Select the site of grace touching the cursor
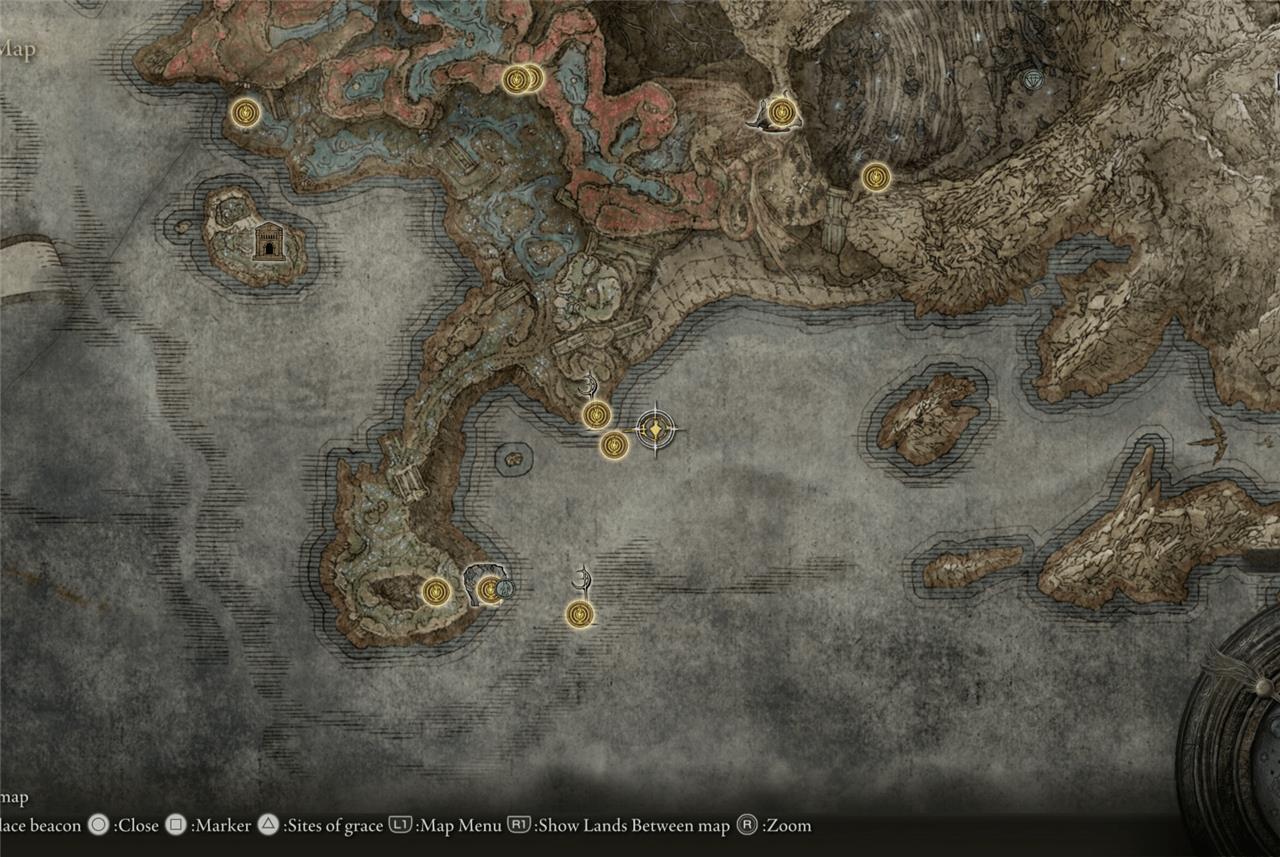Viewport: 1280px width, 857px height. point(614,445)
